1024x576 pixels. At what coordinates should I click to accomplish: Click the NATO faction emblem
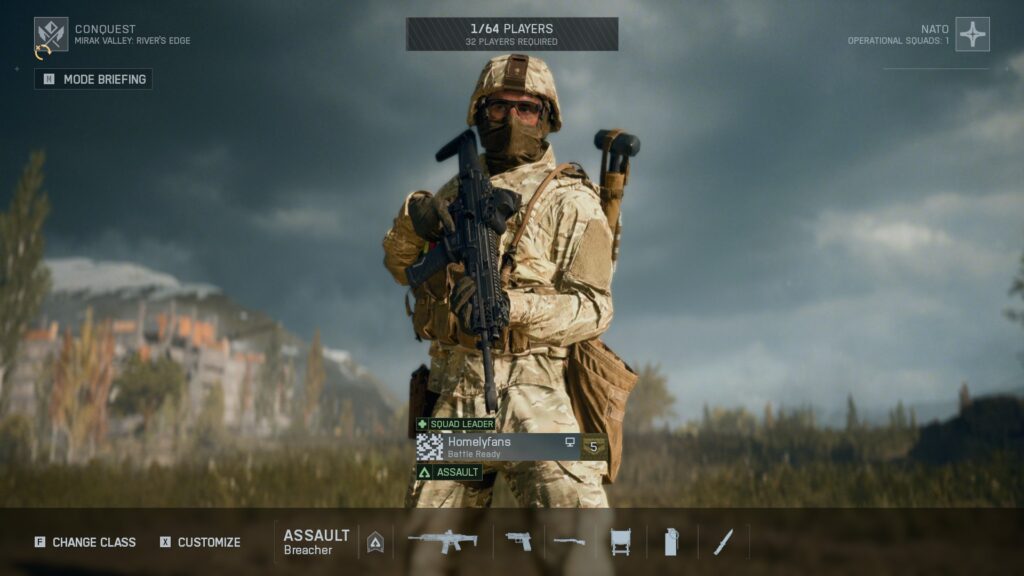click(x=972, y=35)
